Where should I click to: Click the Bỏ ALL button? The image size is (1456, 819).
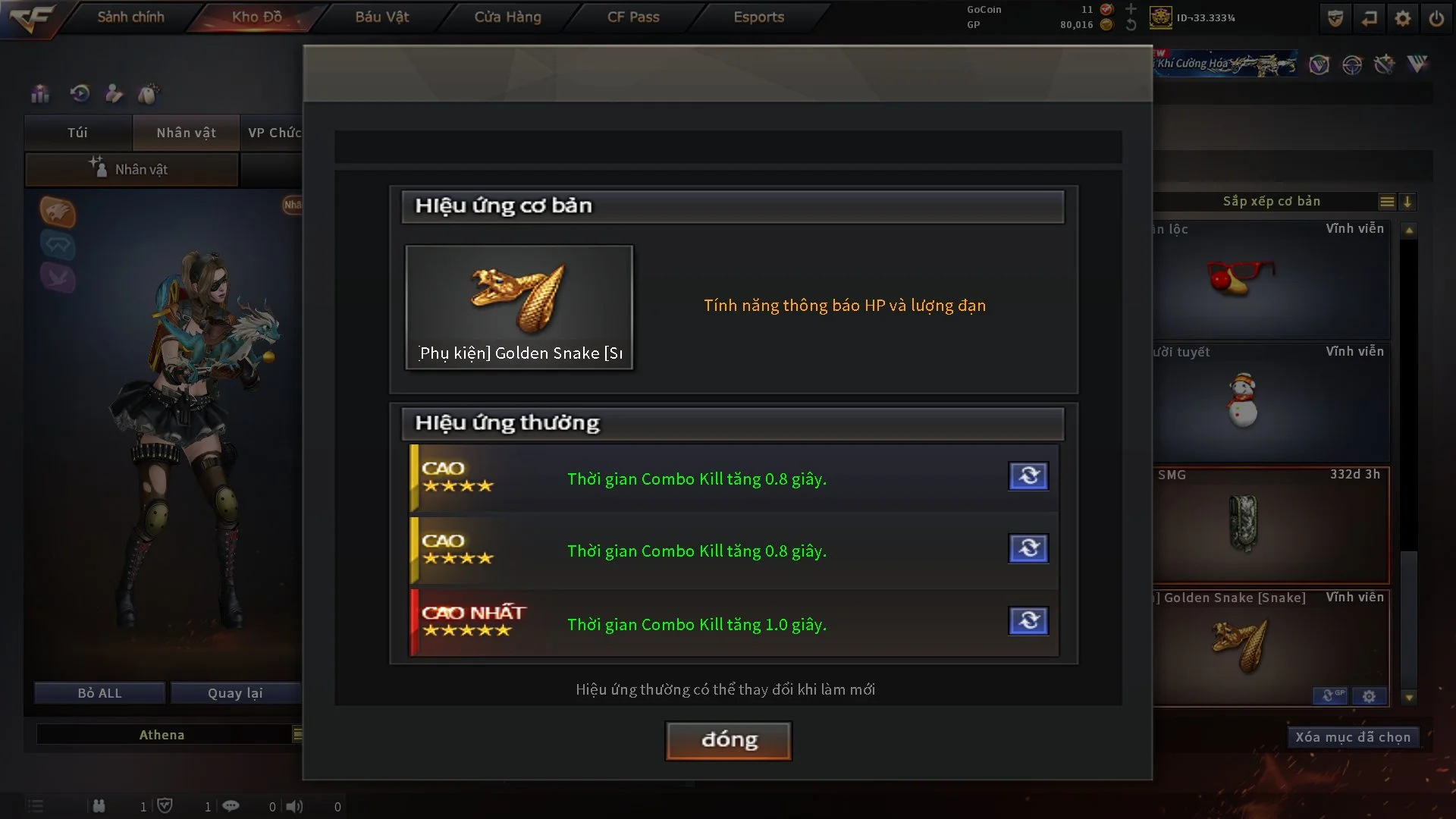99,693
